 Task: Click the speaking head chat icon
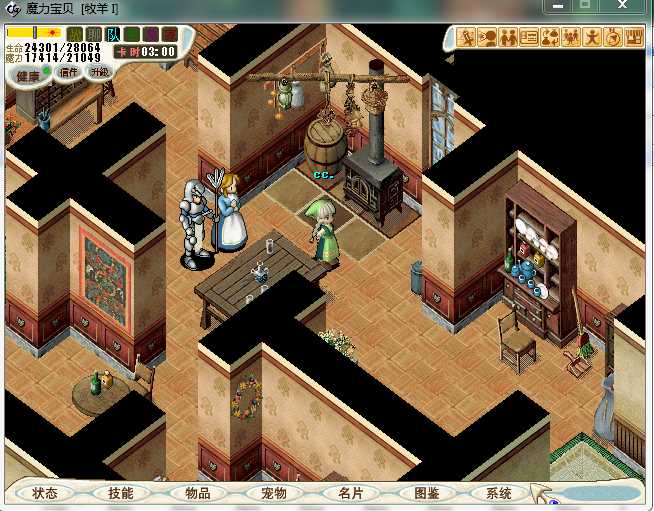[488, 38]
